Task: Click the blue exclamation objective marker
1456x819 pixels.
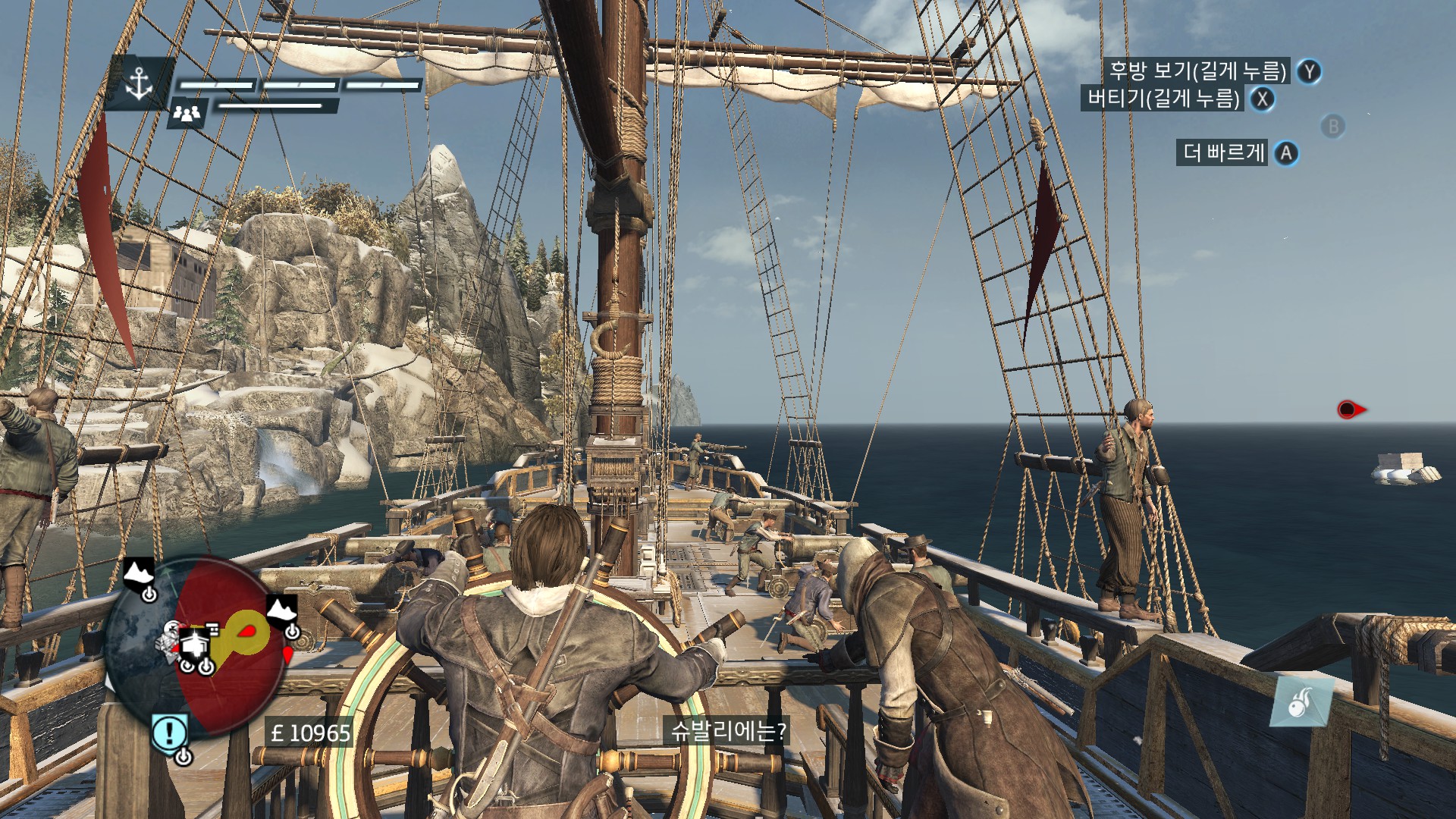Action: tap(169, 733)
